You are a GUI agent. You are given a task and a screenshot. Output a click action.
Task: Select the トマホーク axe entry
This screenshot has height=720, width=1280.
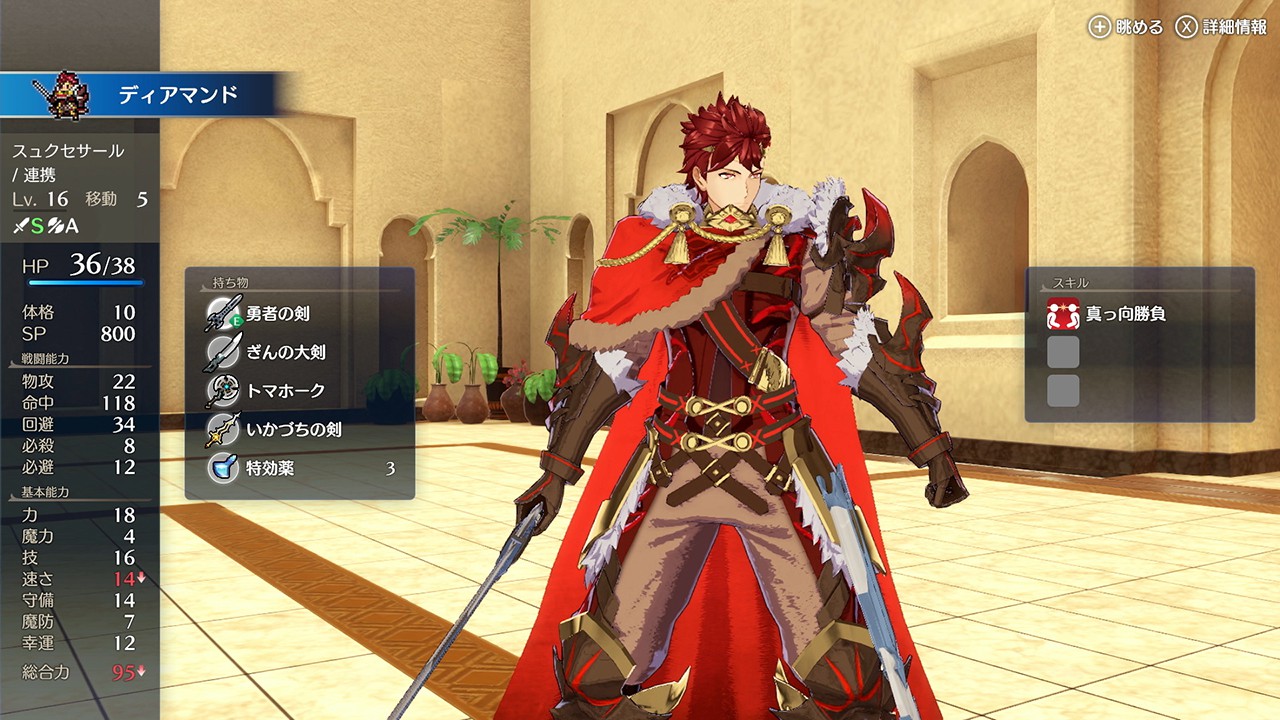[285, 391]
